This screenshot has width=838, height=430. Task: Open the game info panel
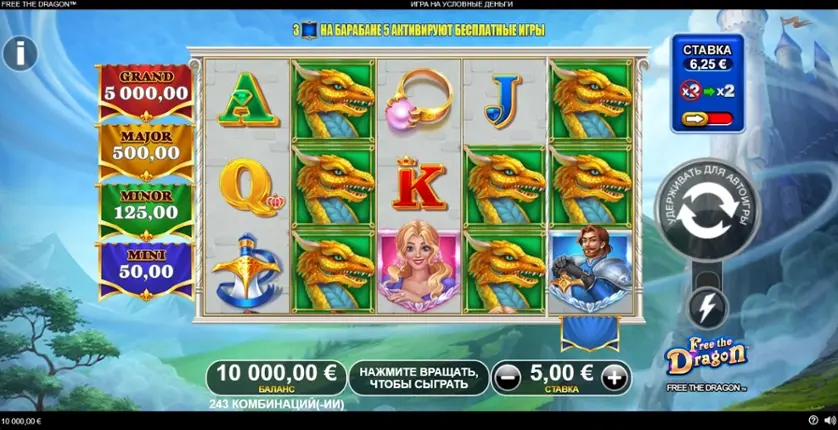click(19, 53)
